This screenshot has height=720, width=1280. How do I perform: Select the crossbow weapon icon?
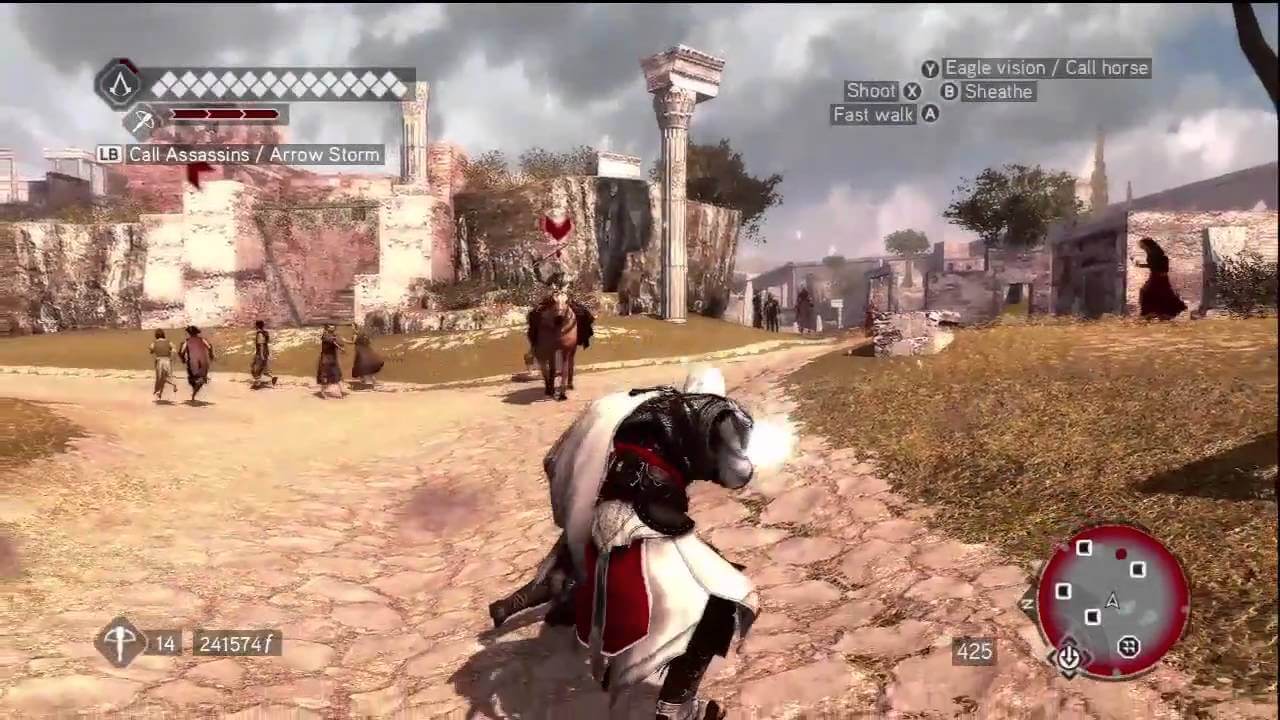pos(119,642)
